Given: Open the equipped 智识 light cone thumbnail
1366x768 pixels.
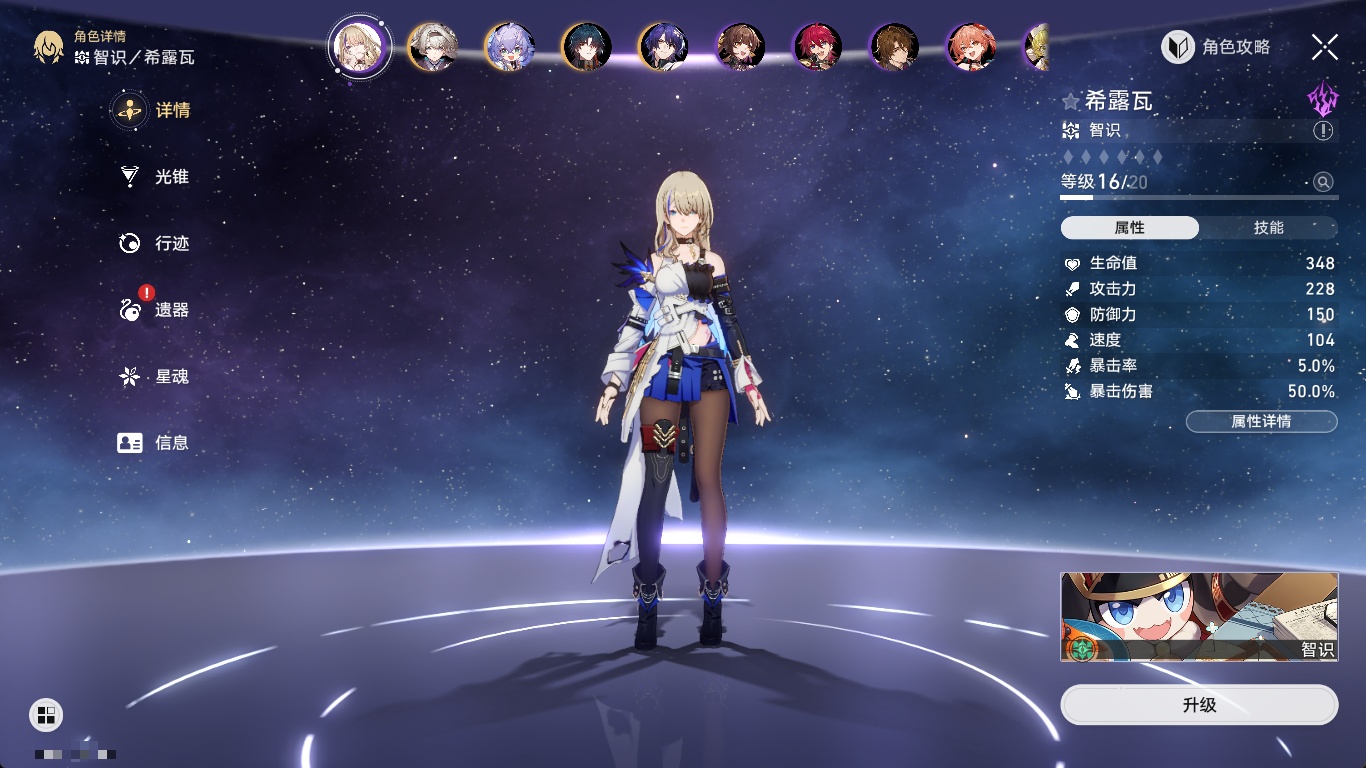Looking at the screenshot, I should point(1199,616).
